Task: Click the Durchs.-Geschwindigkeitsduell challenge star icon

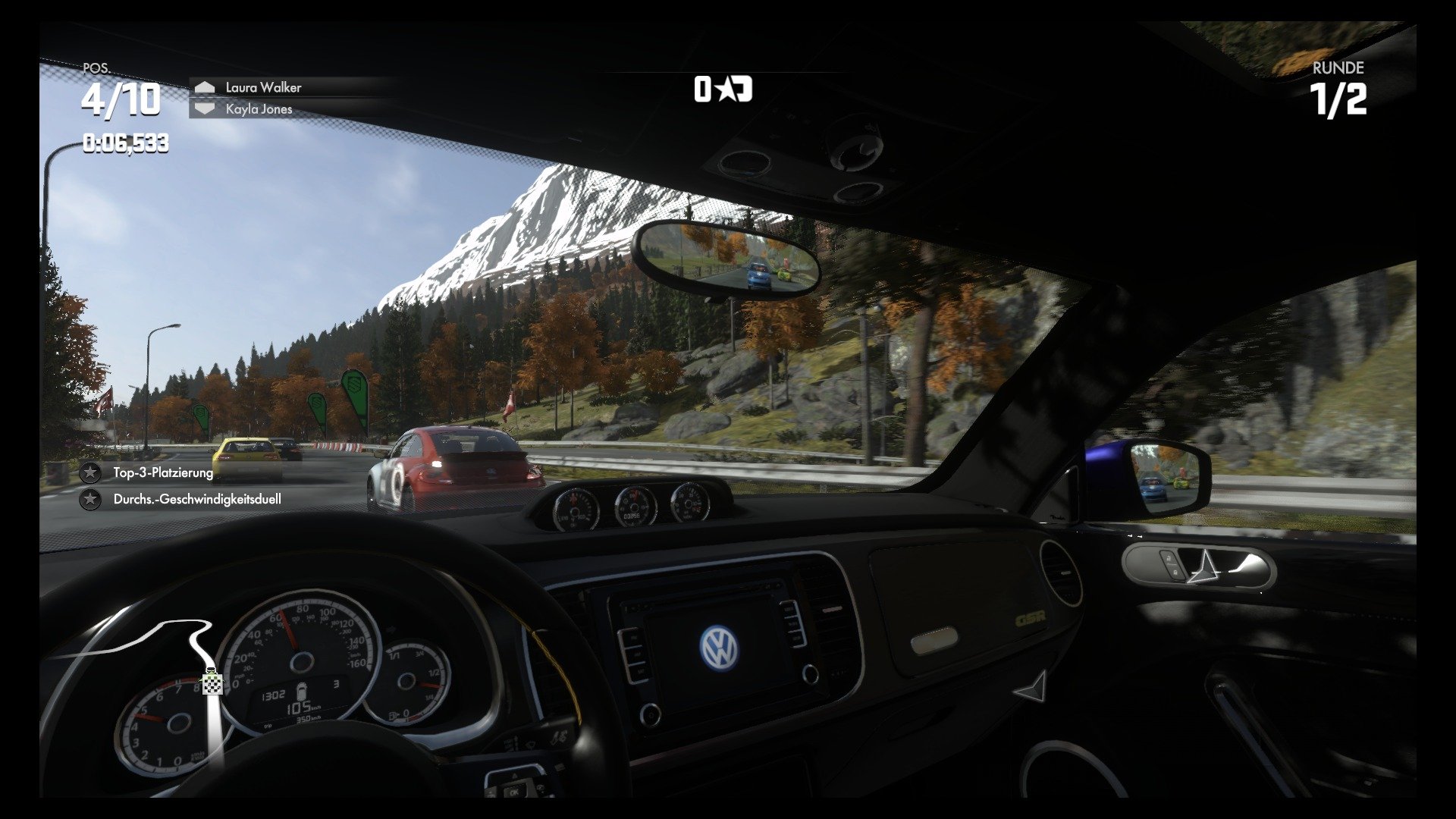Action: (x=90, y=499)
